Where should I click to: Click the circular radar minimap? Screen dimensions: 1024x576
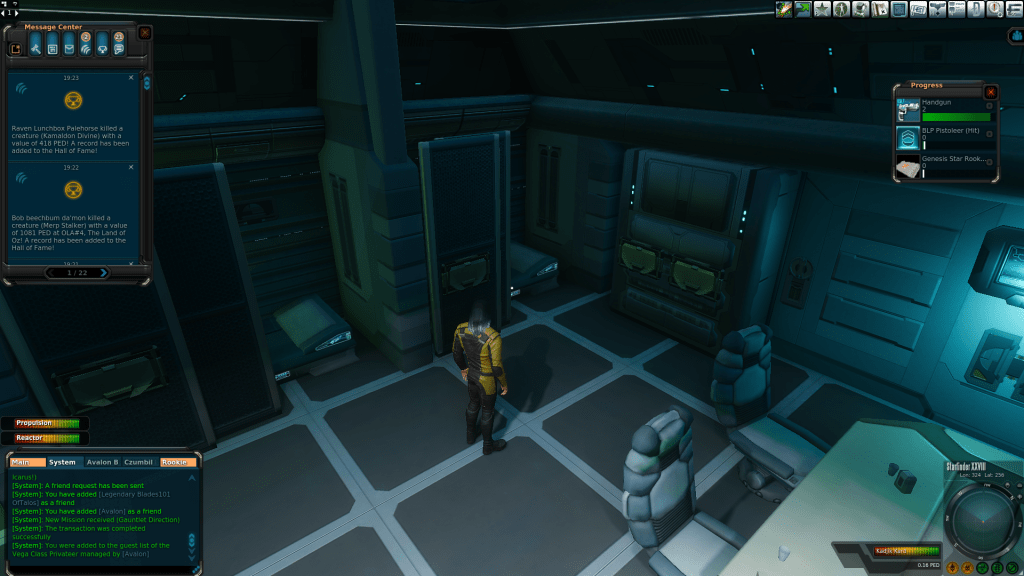tap(978, 520)
